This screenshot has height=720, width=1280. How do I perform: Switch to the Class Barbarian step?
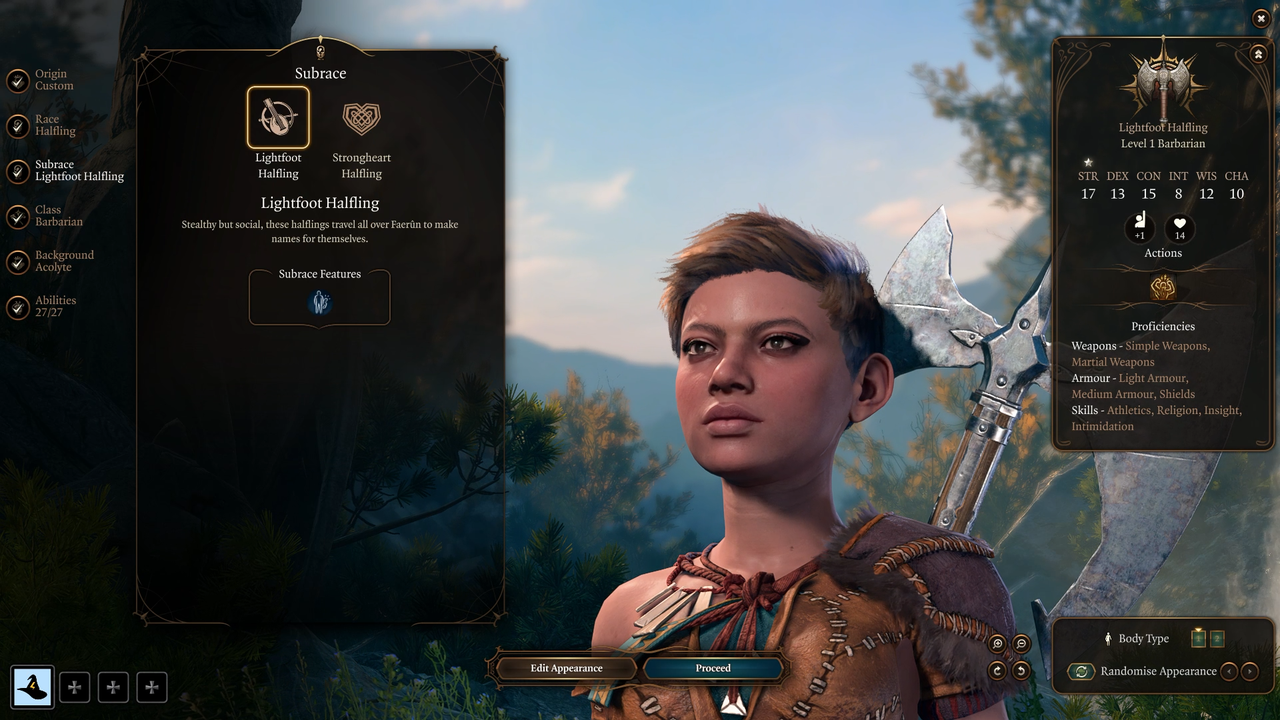tap(18, 216)
